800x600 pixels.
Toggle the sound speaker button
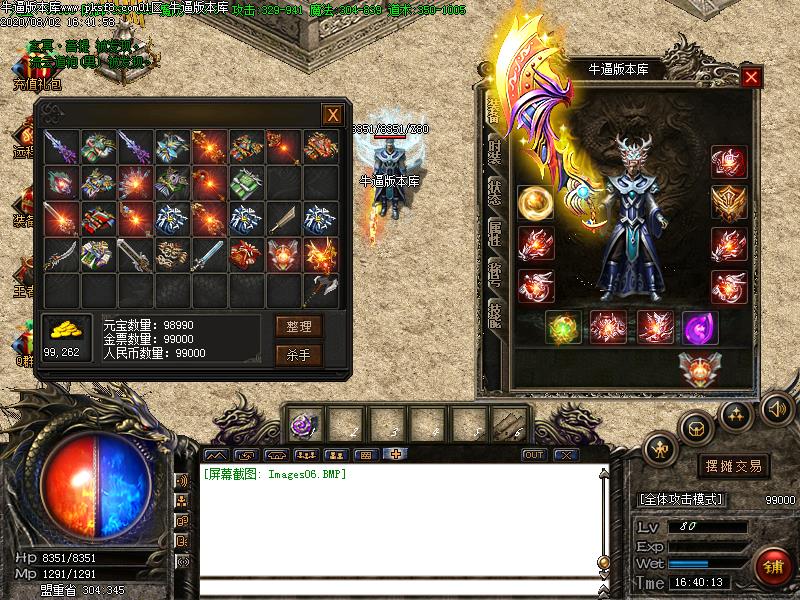(x=776, y=408)
